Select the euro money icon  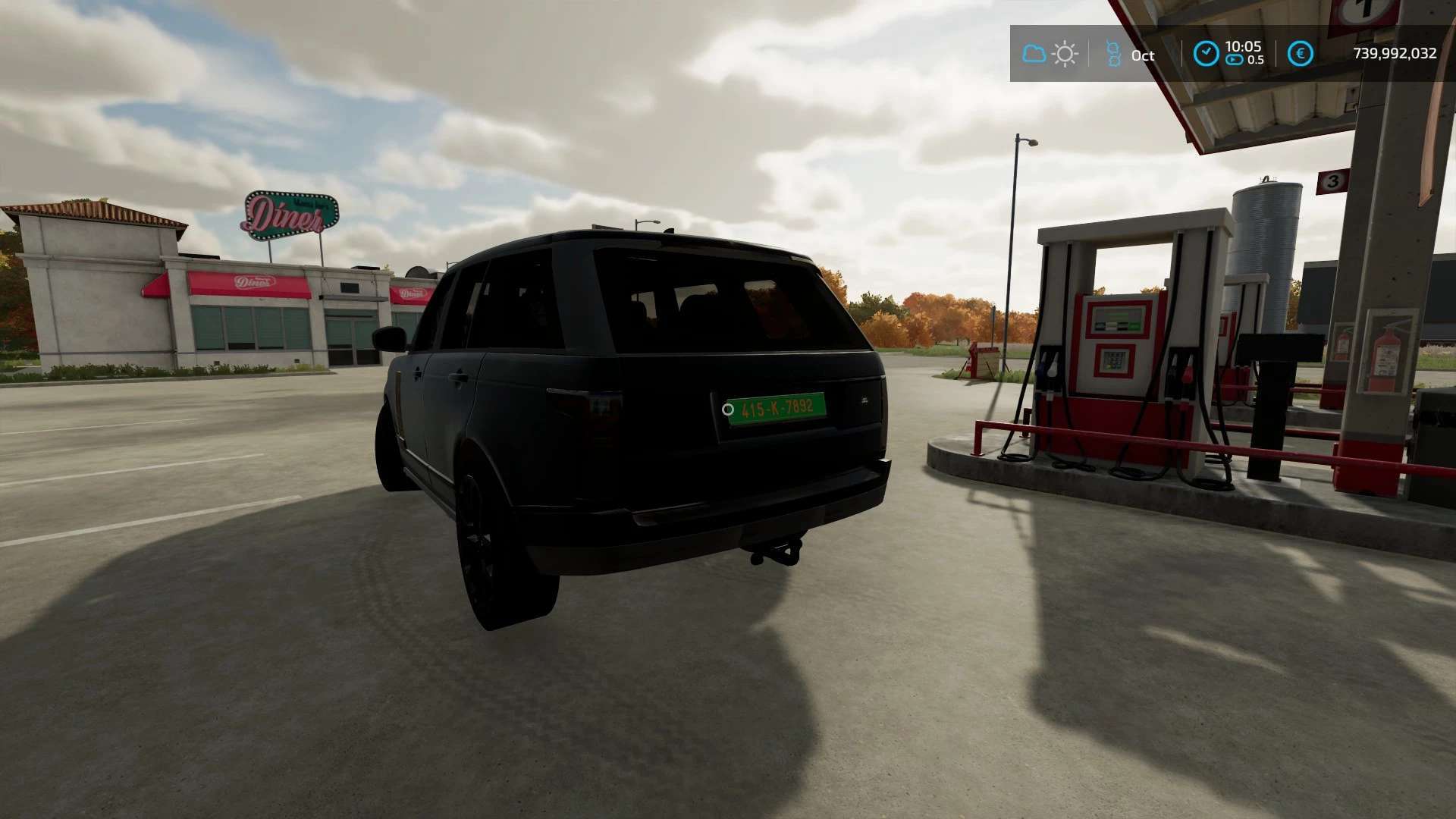1301,54
